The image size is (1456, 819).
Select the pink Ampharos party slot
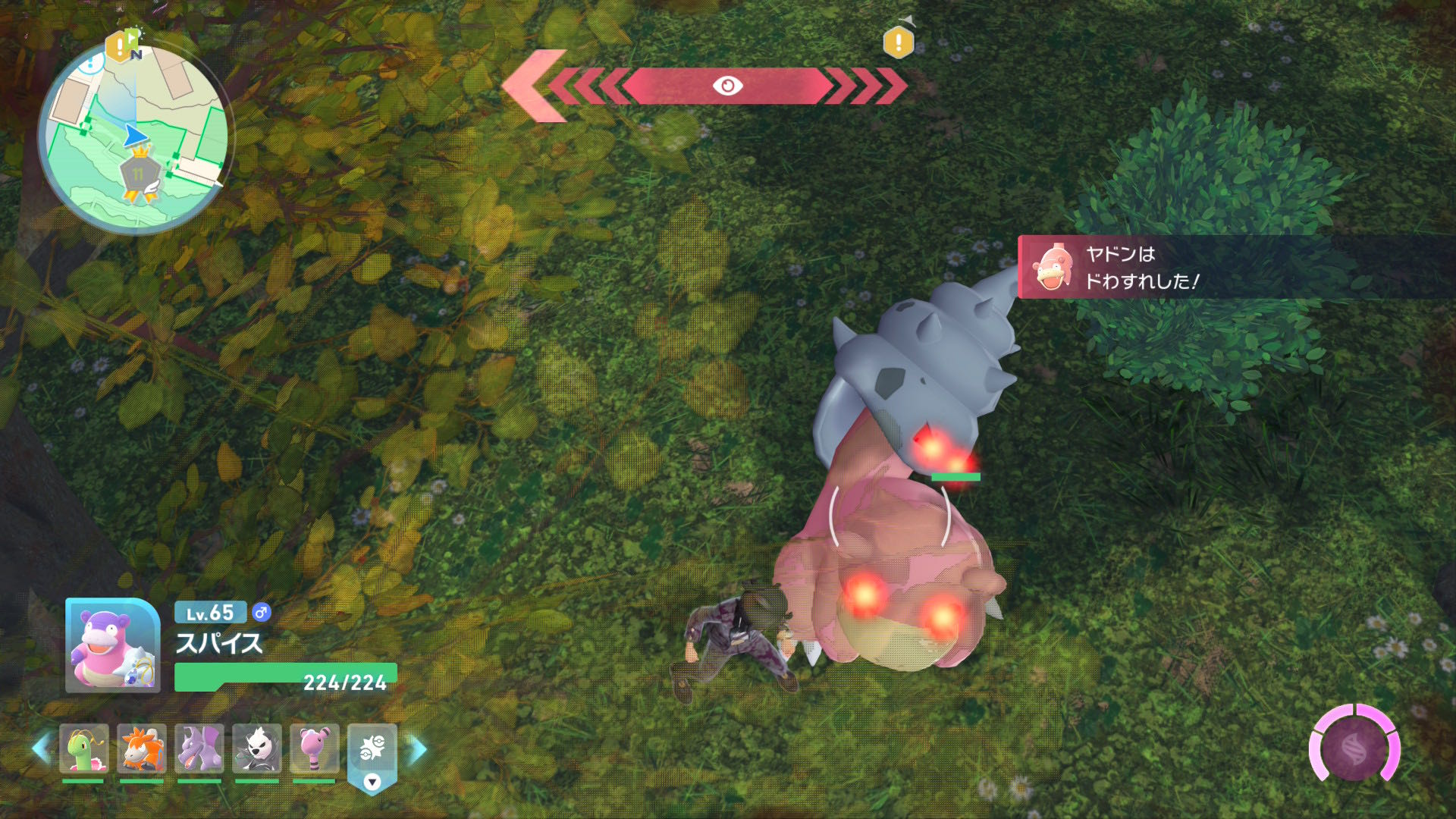(x=314, y=748)
